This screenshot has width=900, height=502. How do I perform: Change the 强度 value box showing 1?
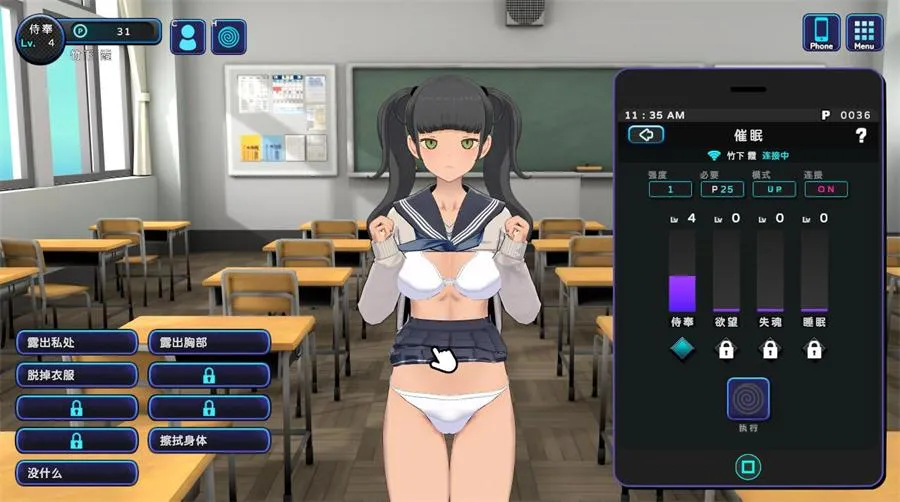(x=669, y=189)
